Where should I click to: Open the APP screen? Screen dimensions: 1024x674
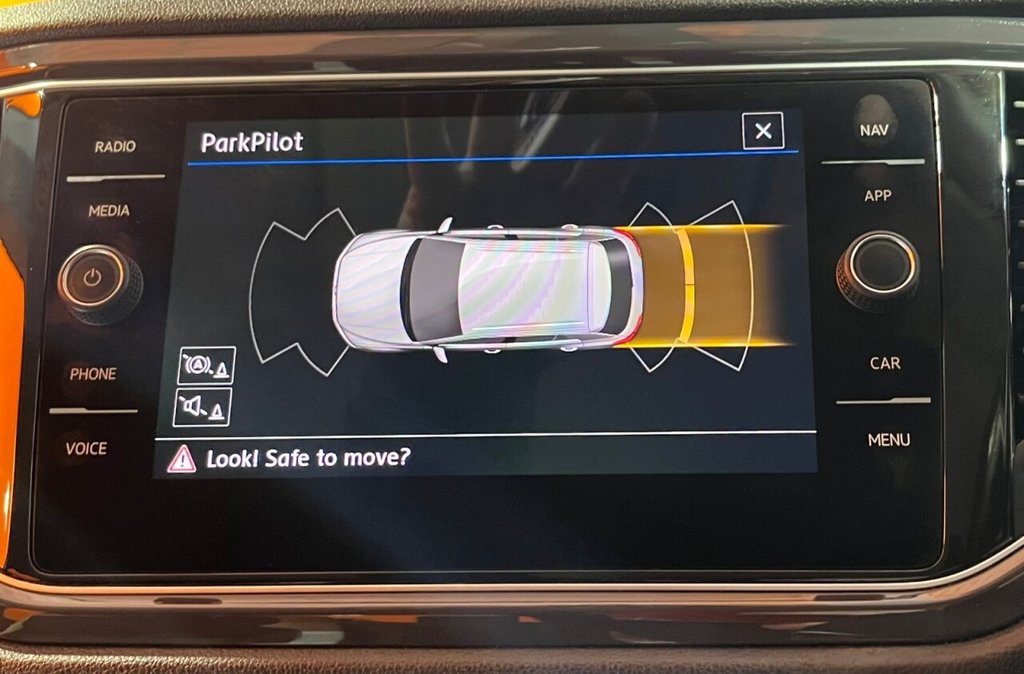[x=878, y=196]
